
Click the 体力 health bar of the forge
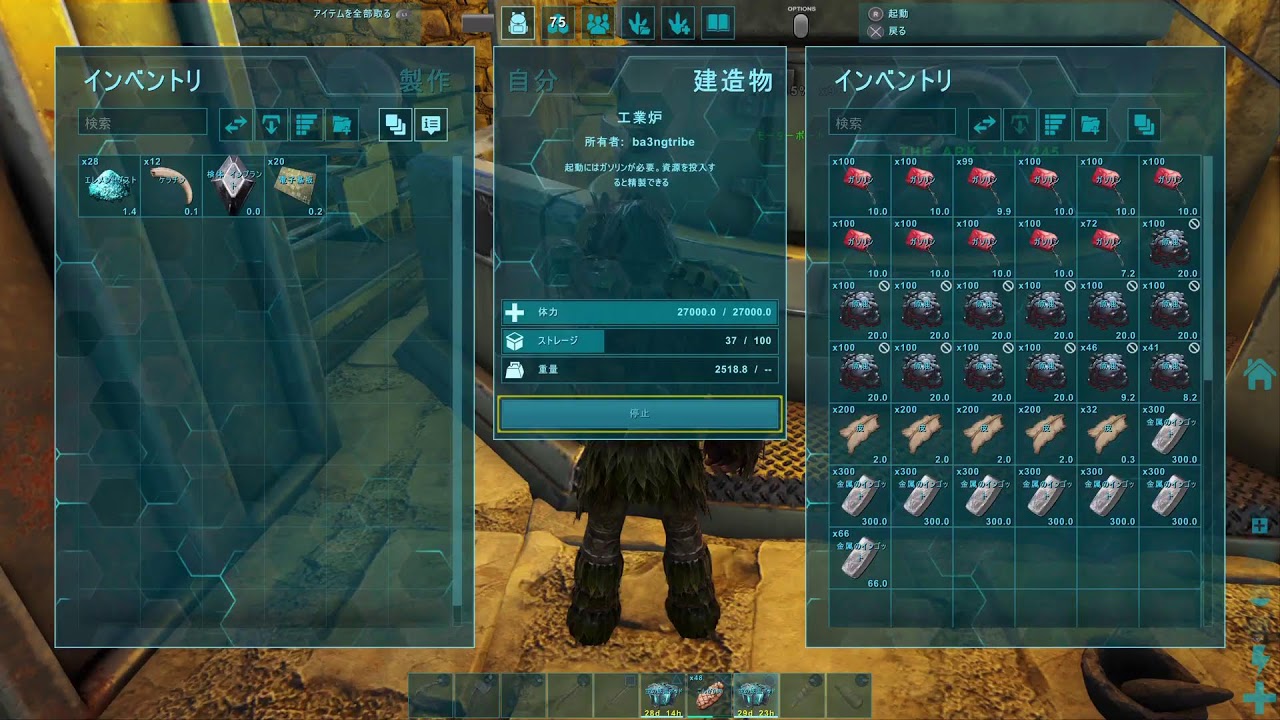(x=640, y=312)
